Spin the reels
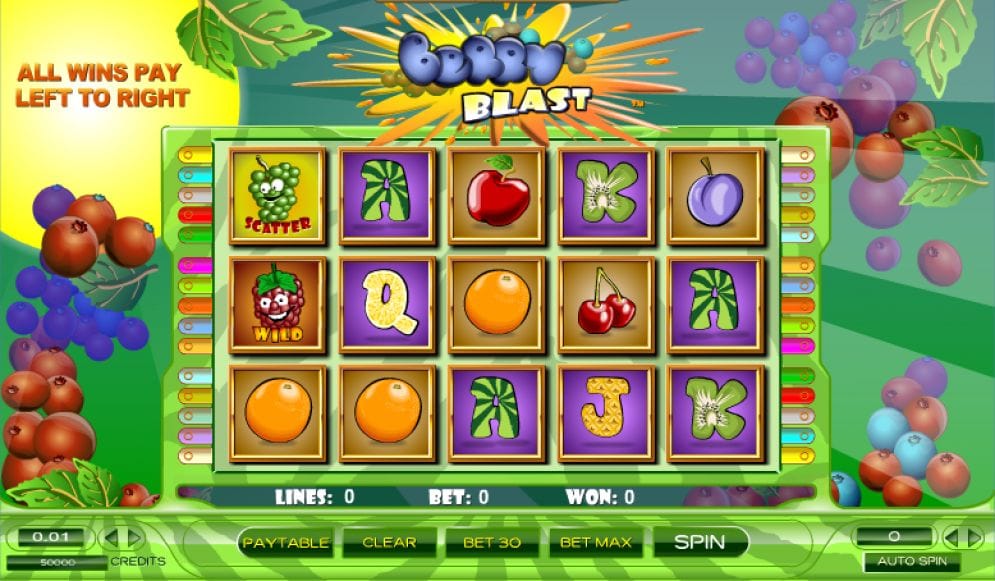Screen dimensions: 995x581 tap(699, 542)
